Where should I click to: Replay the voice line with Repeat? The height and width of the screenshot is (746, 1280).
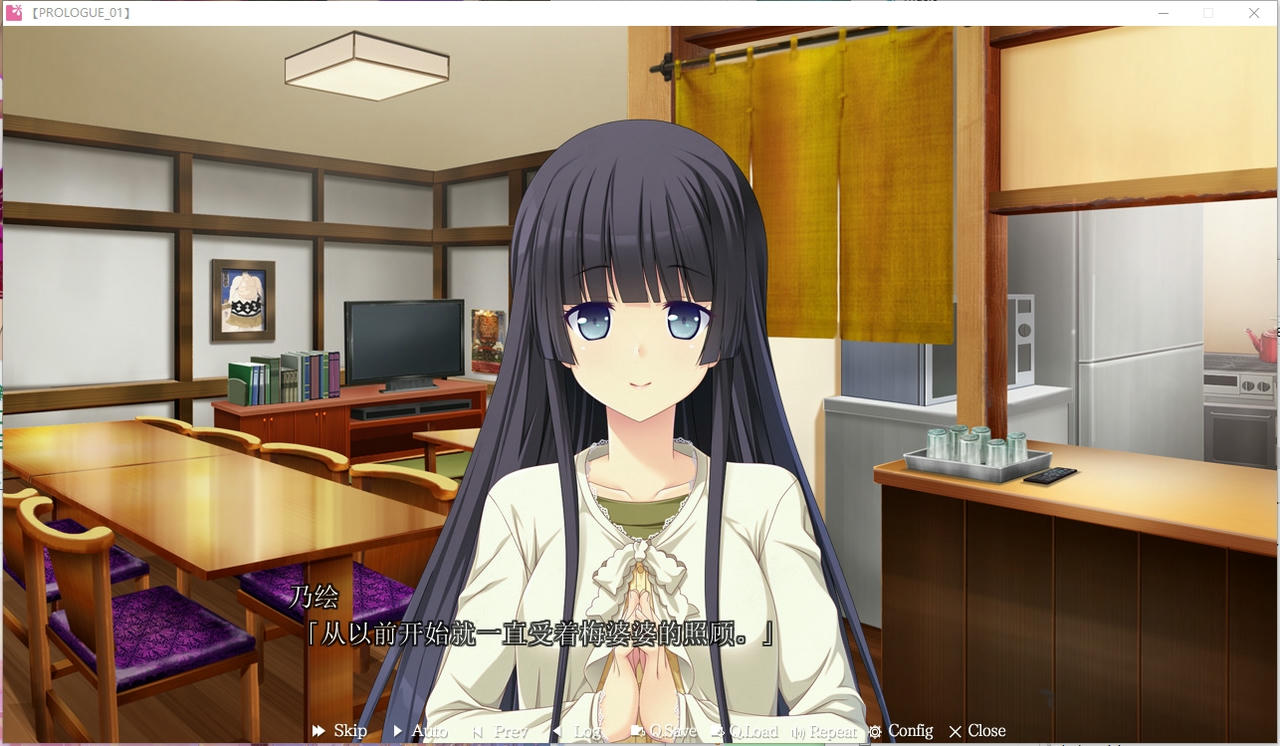(832, 731)
